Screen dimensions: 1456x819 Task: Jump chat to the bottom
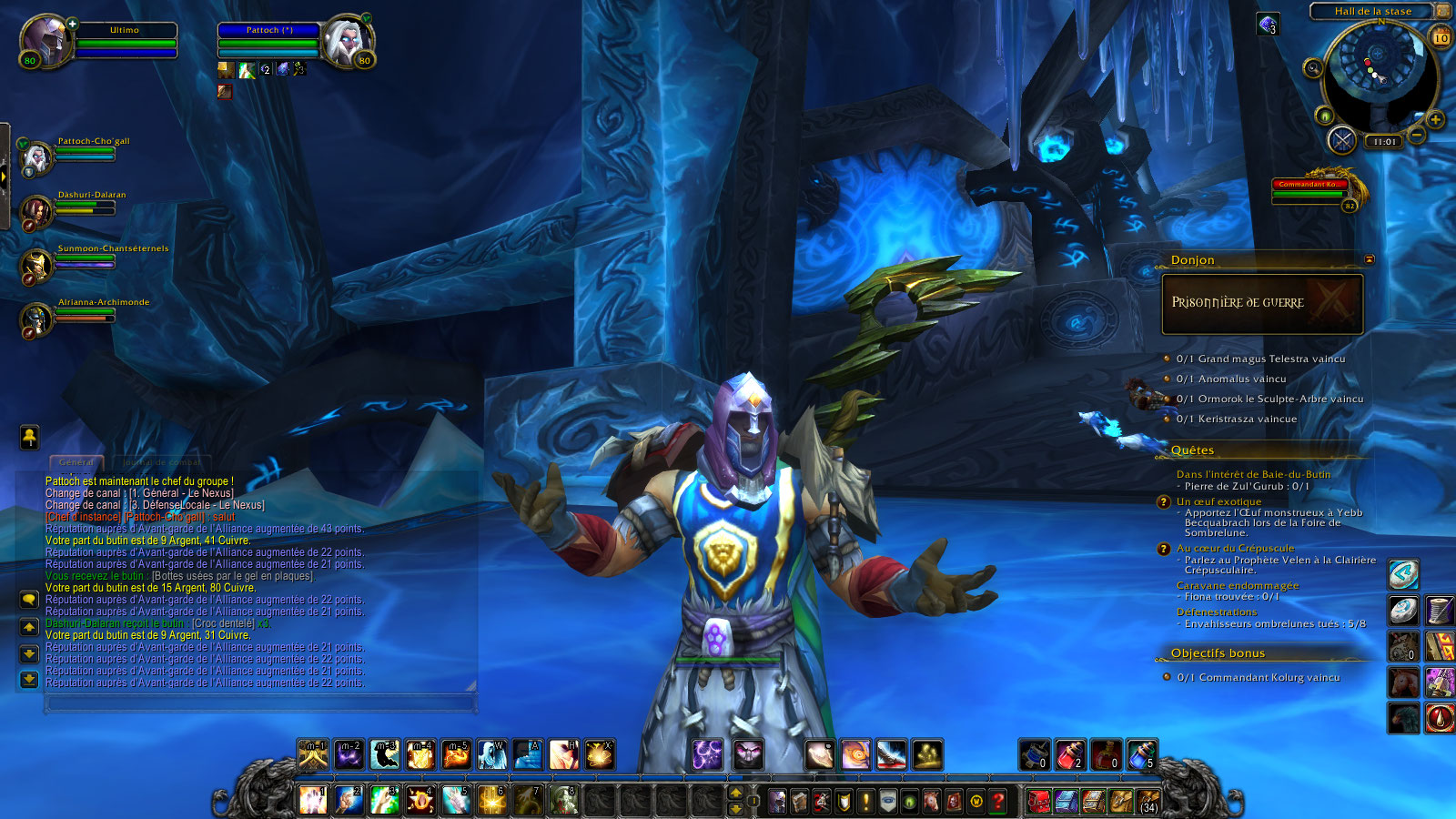point(29,679)
